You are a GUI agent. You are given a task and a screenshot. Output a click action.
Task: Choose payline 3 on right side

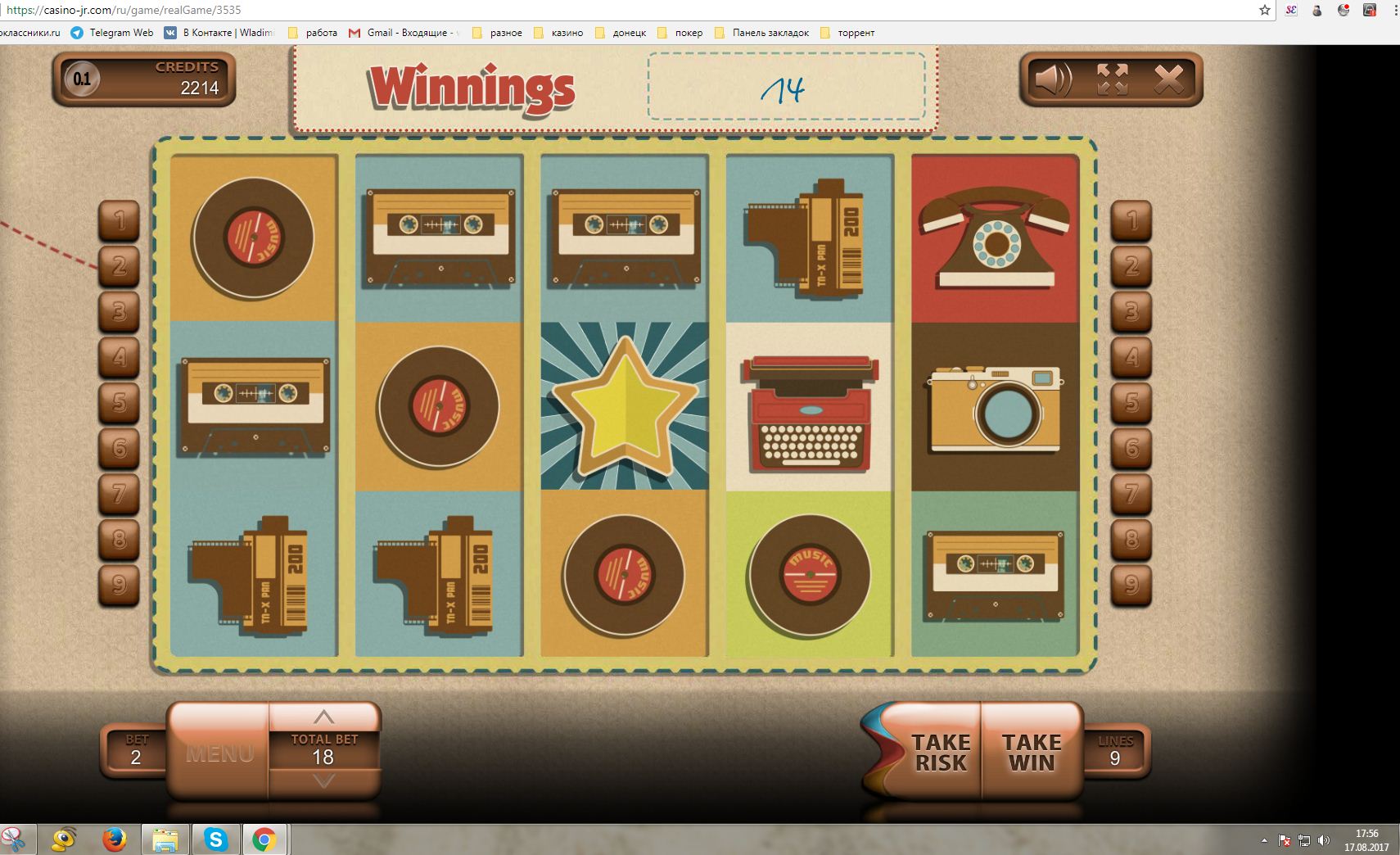click(x=1131, y=311)
